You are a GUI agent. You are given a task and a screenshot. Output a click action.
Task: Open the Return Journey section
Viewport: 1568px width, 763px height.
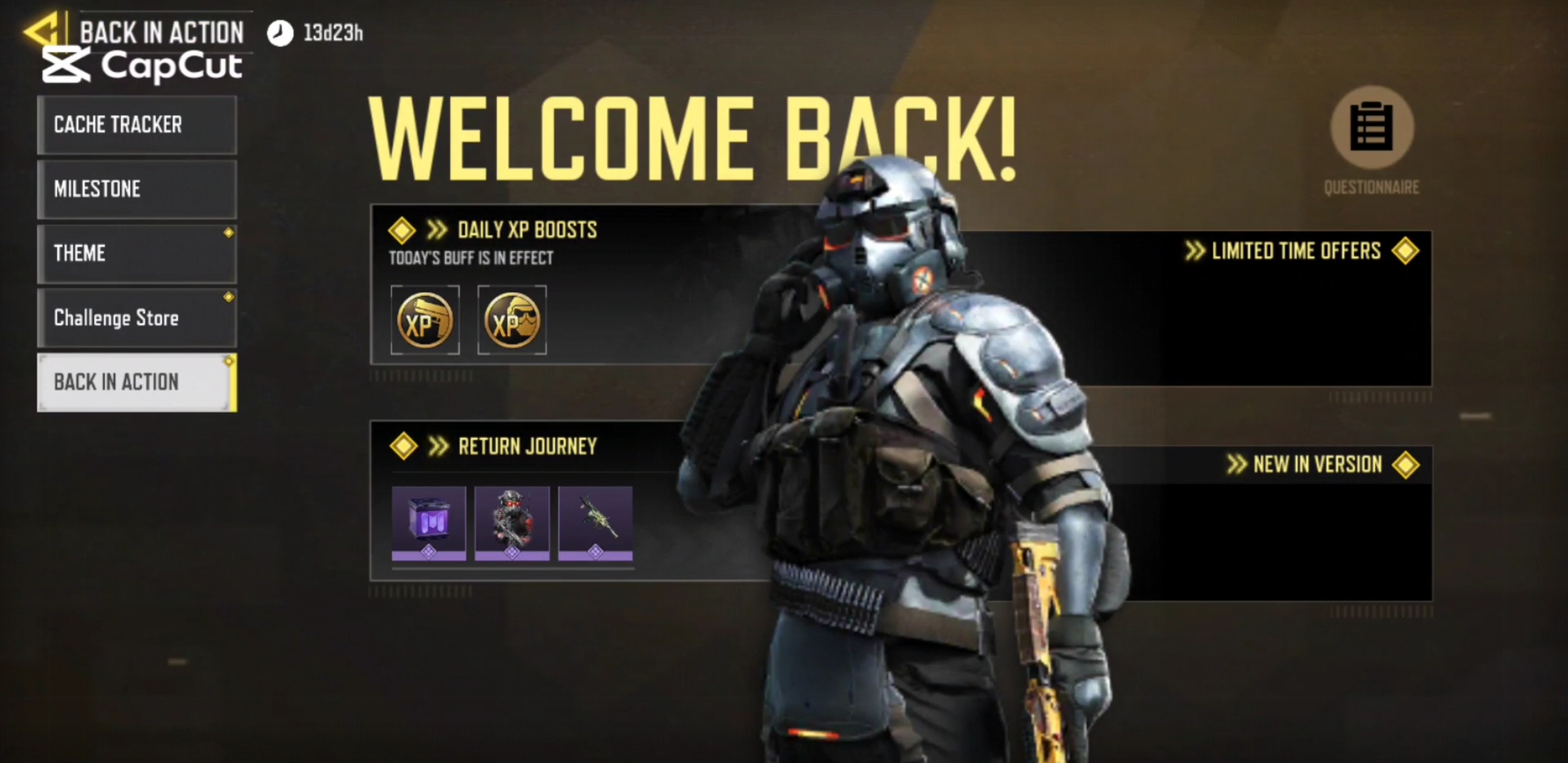click(527, 446)
